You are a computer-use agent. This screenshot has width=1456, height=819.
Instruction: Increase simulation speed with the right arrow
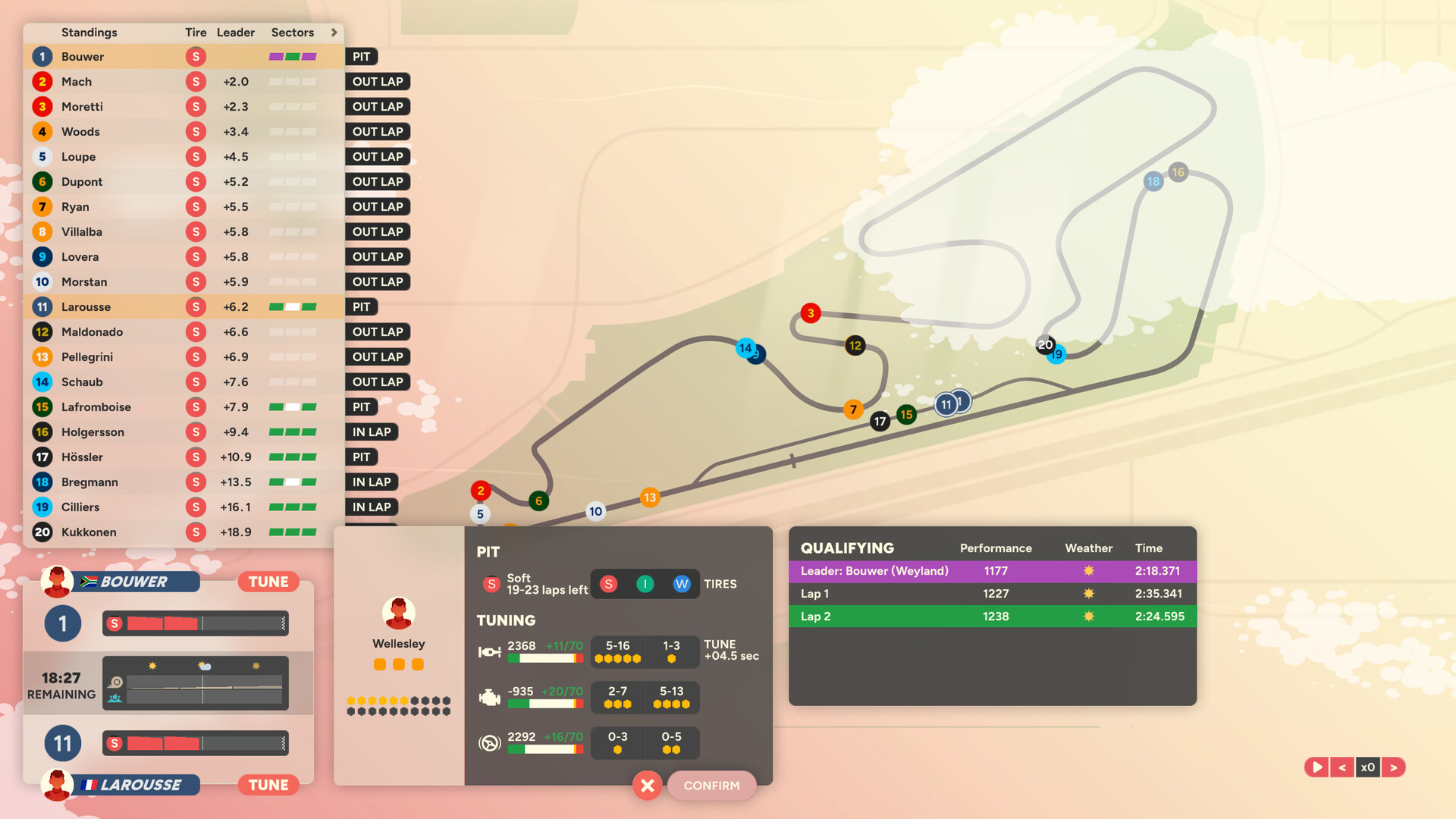pyautogui.click(x=1394, y=767)
